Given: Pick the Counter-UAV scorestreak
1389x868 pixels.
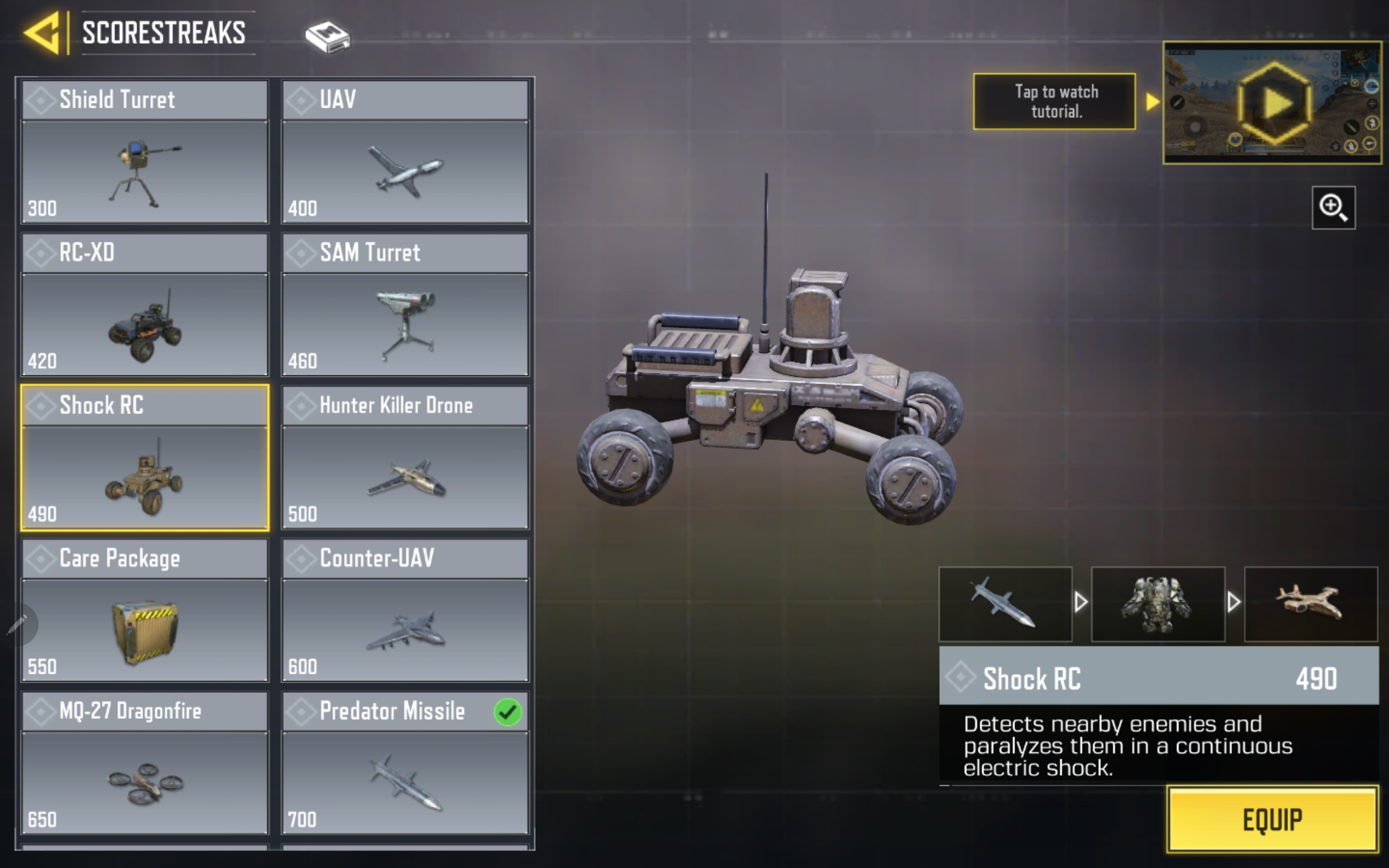Looking at the screenshot, I should point(405,610).
